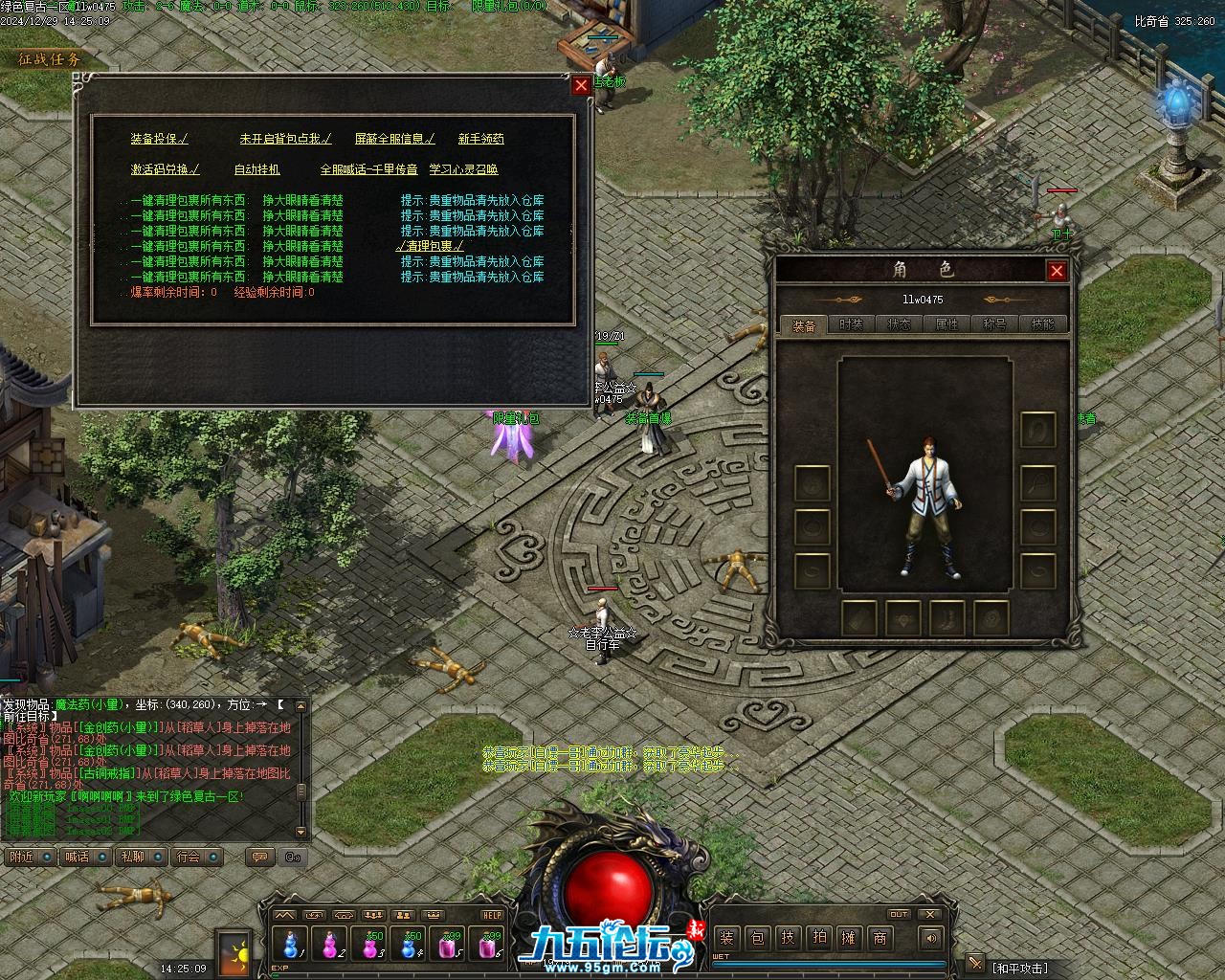
Task: Open the 激活码兑换 code redemption link
Action: click(165, 169)
